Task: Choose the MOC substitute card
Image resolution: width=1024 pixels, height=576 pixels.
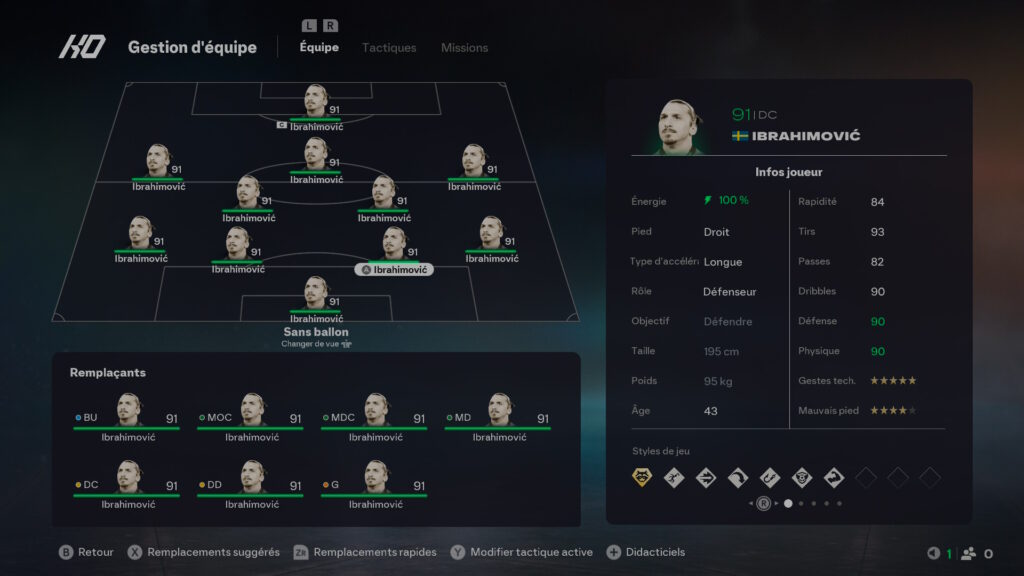Action: (251, 416)
